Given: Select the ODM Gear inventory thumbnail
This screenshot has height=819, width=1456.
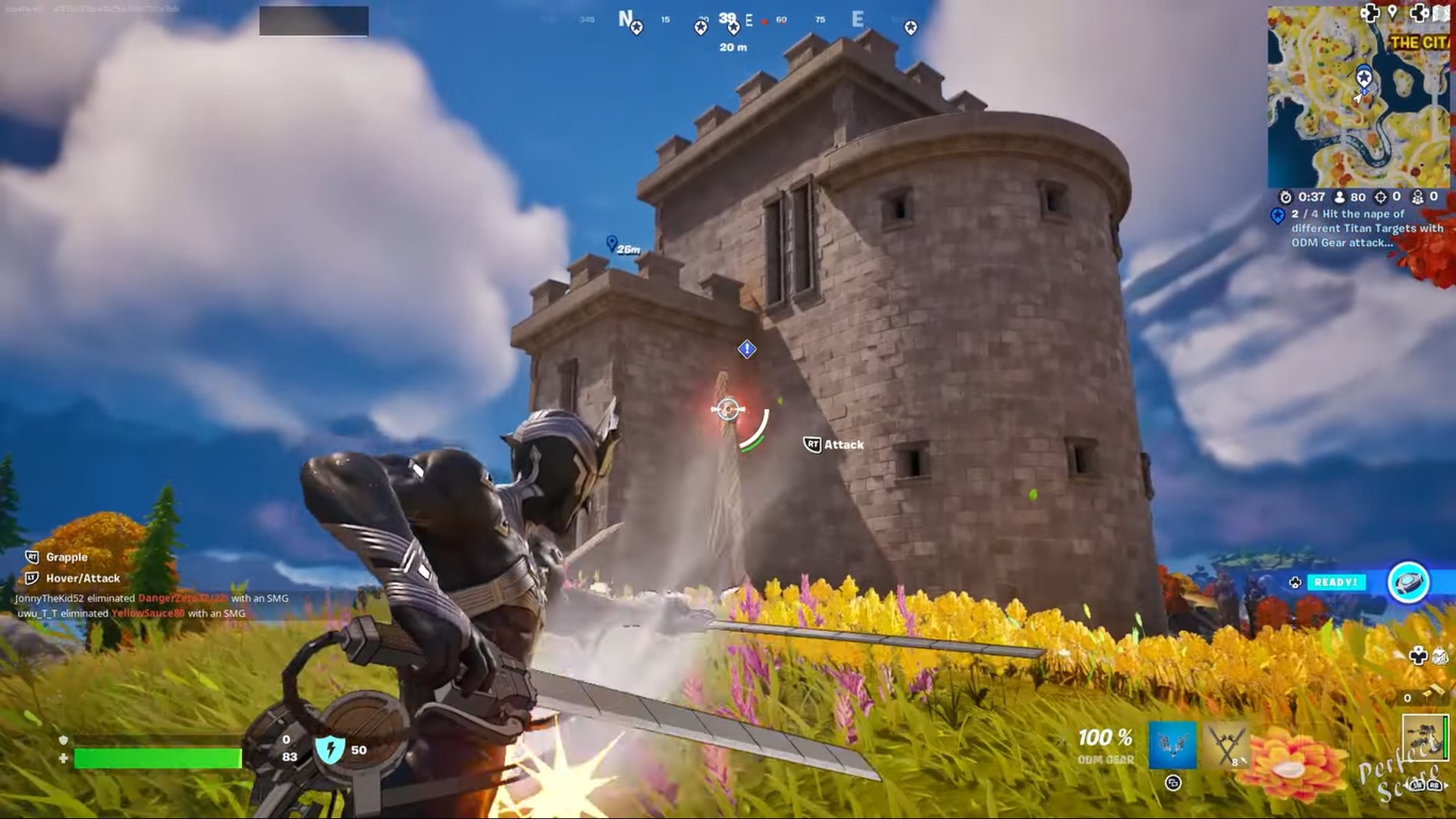Looking at the screenshot, I should [x=1425, y=737].
